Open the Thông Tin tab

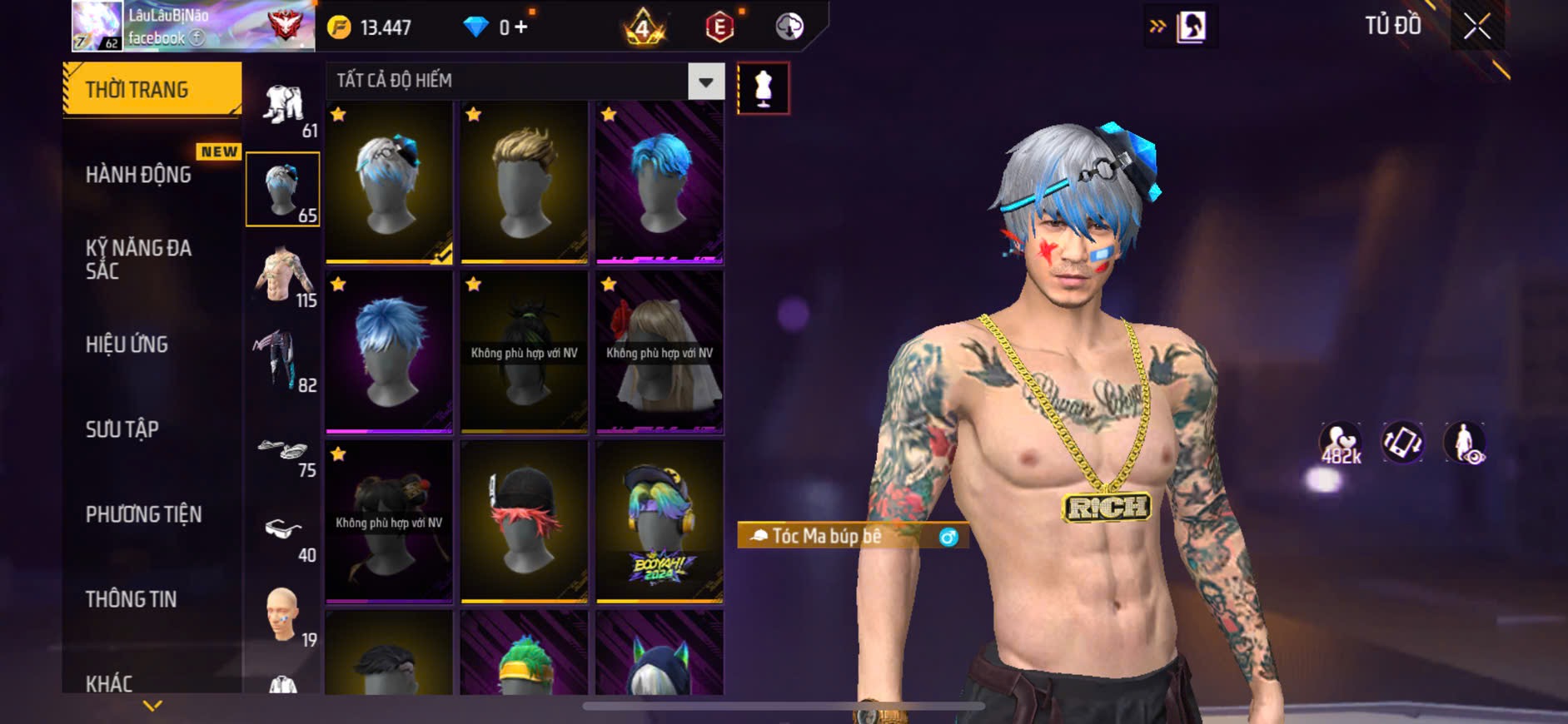[x=132, y=599]
